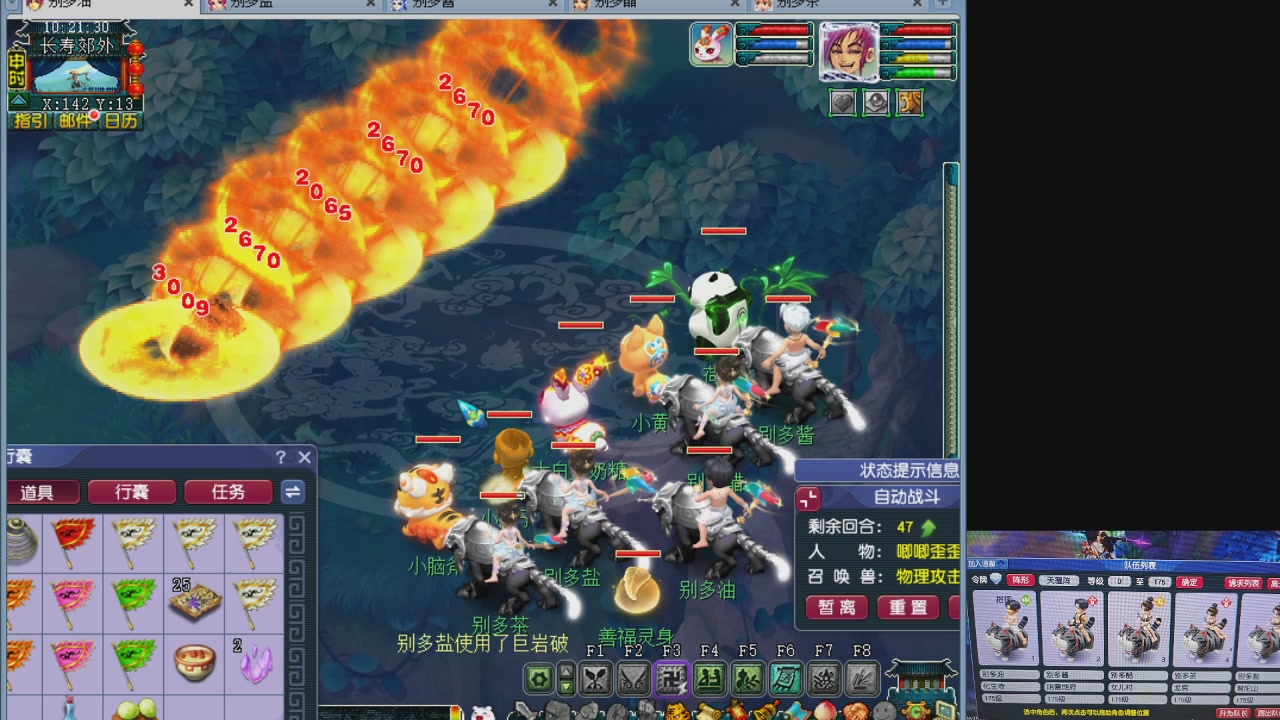Collapse the 加入 panel with the blue arrow

(x=1001, y=564)
